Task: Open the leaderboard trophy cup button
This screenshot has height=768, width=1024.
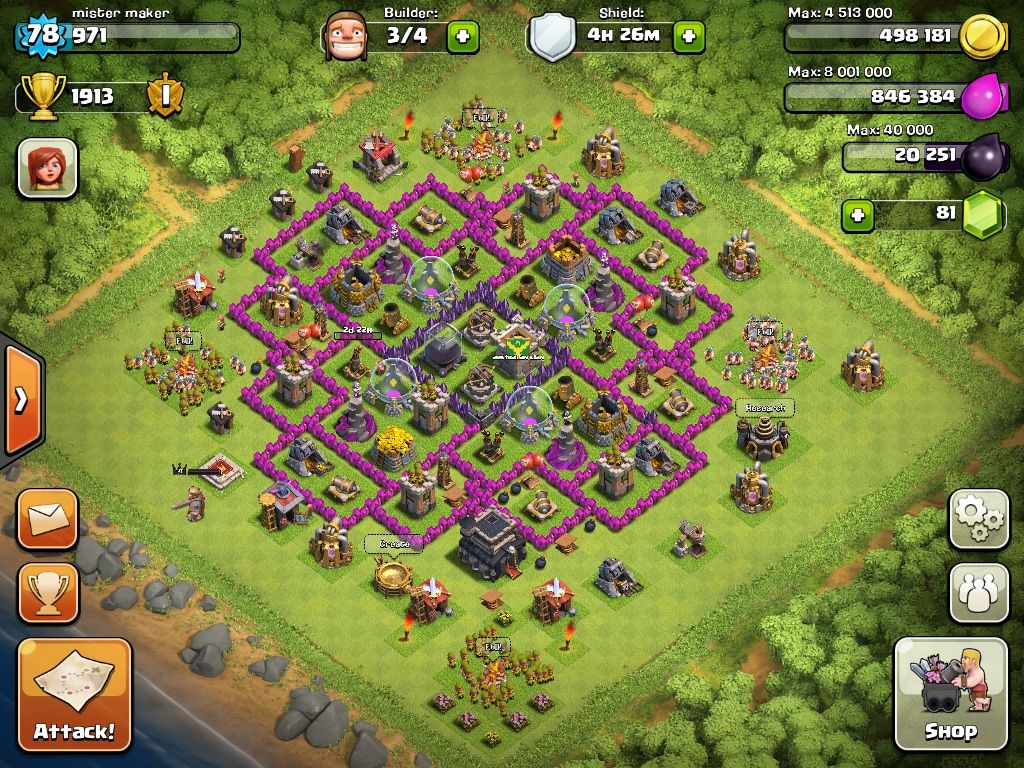Action: [47, 593]
